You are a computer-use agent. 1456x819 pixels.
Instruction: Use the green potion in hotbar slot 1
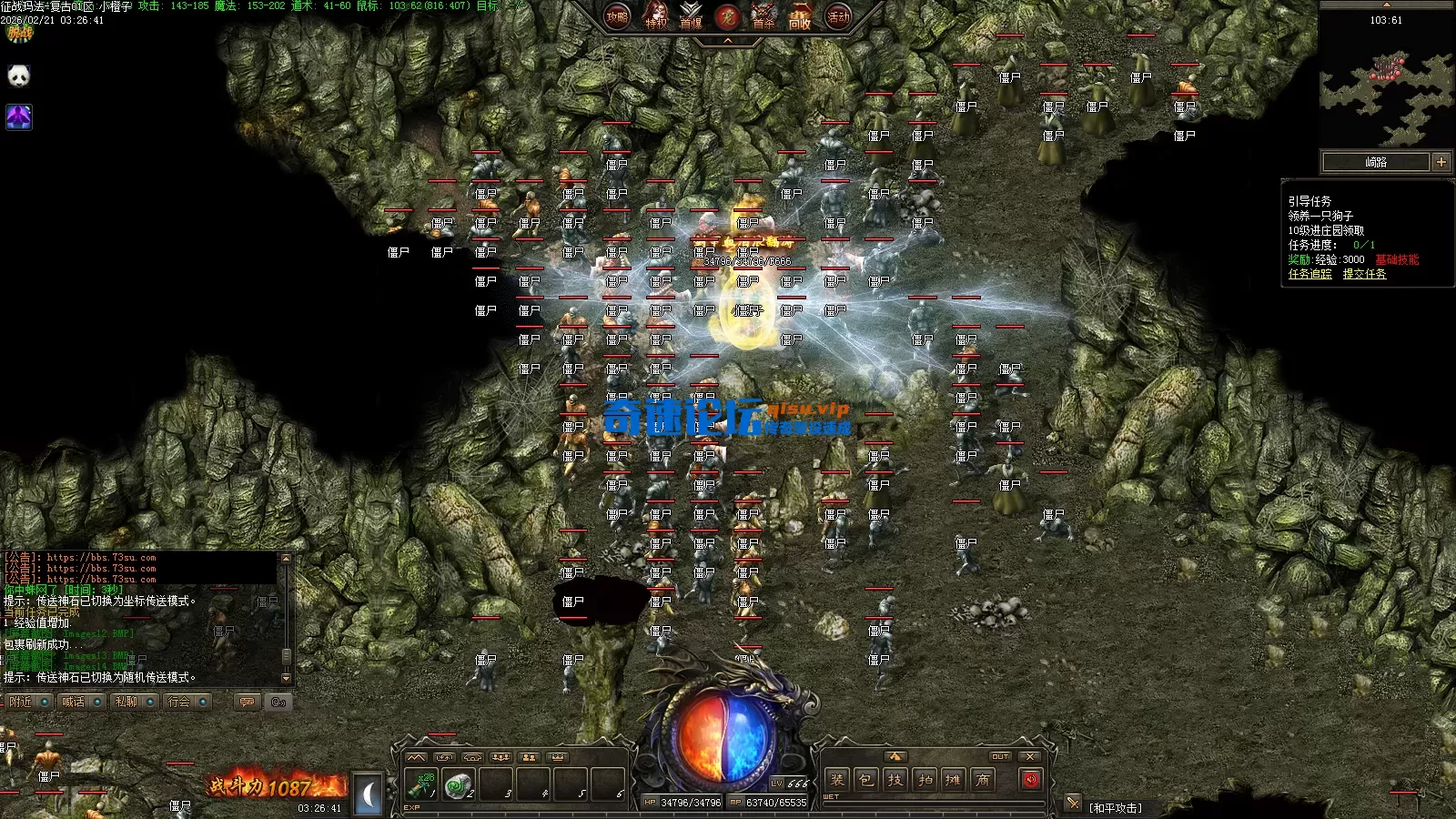(x=422, y=784)
